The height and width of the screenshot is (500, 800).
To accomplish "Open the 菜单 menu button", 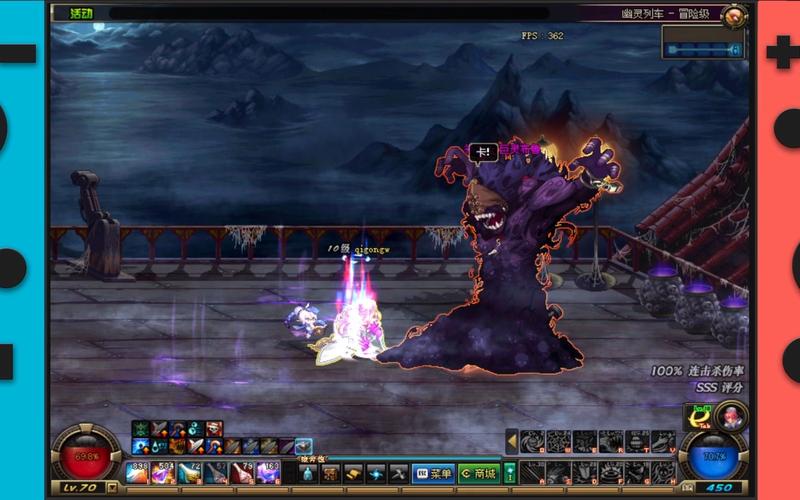I will coord(433,473).
